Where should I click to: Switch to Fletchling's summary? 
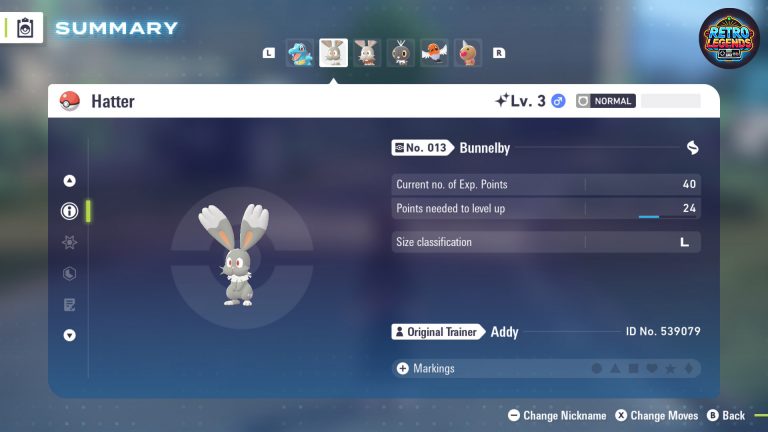(434, 53)
